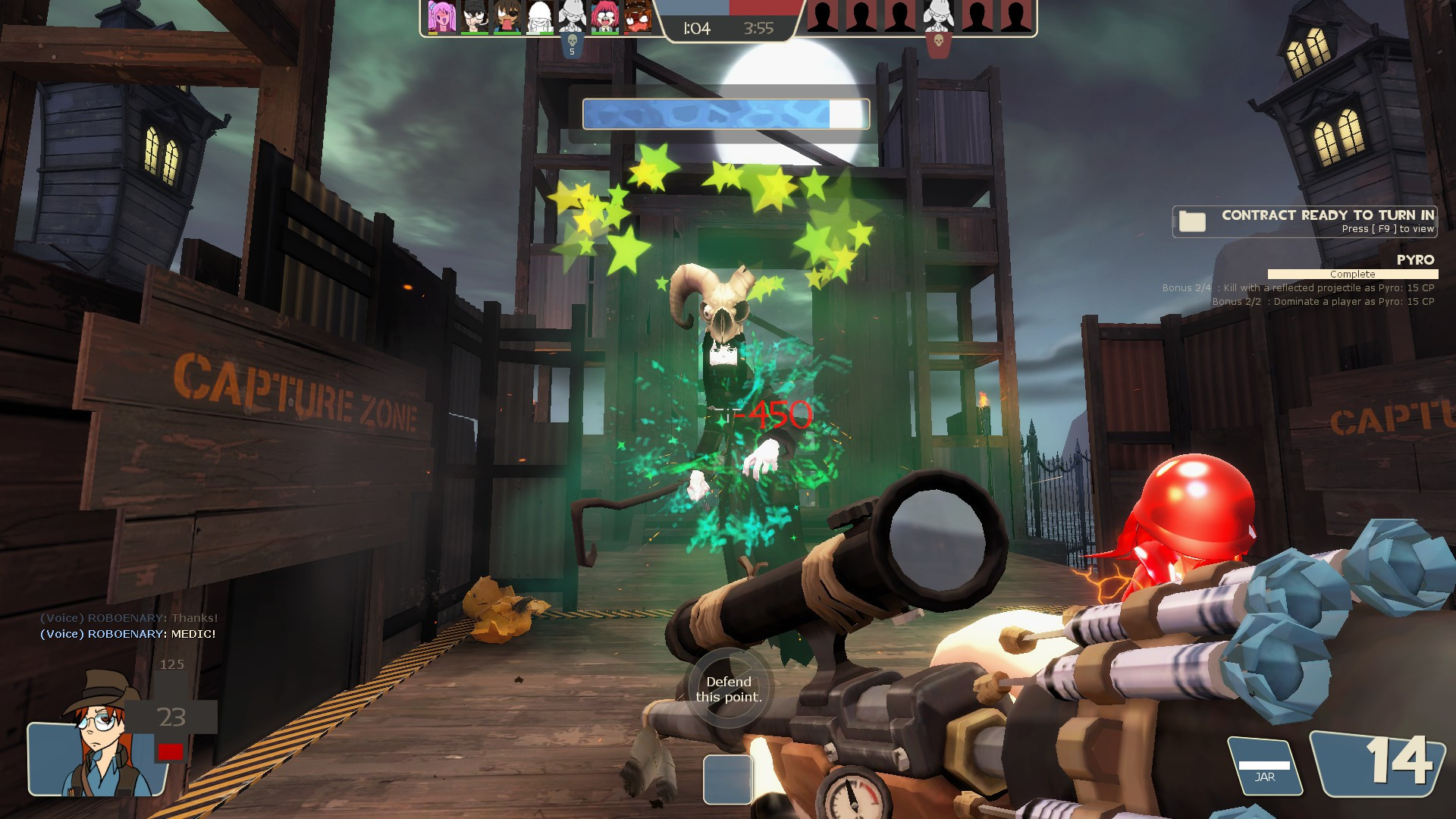Open the Pyro contract progress tracker
This screenshot has height=819, width=1456.
1352,274
